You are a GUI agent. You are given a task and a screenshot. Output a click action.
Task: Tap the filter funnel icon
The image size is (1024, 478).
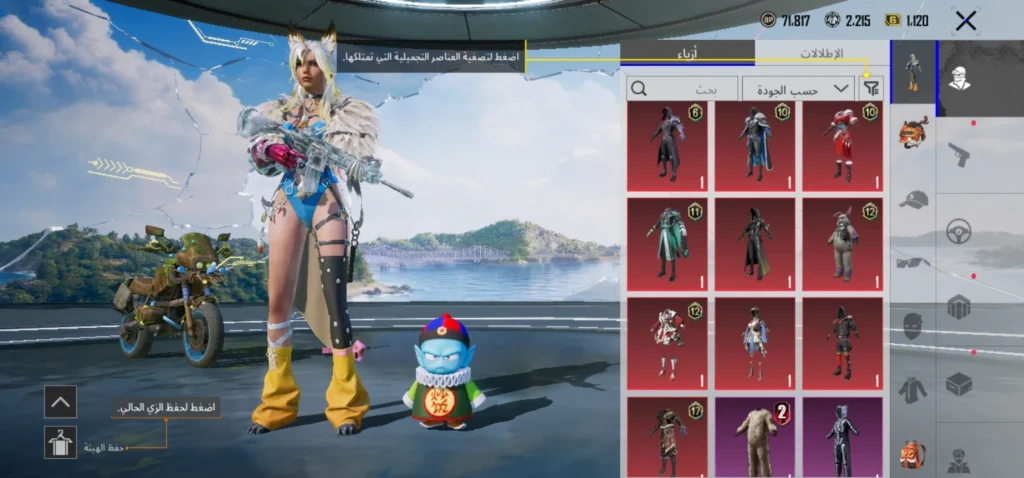(872, 88)
